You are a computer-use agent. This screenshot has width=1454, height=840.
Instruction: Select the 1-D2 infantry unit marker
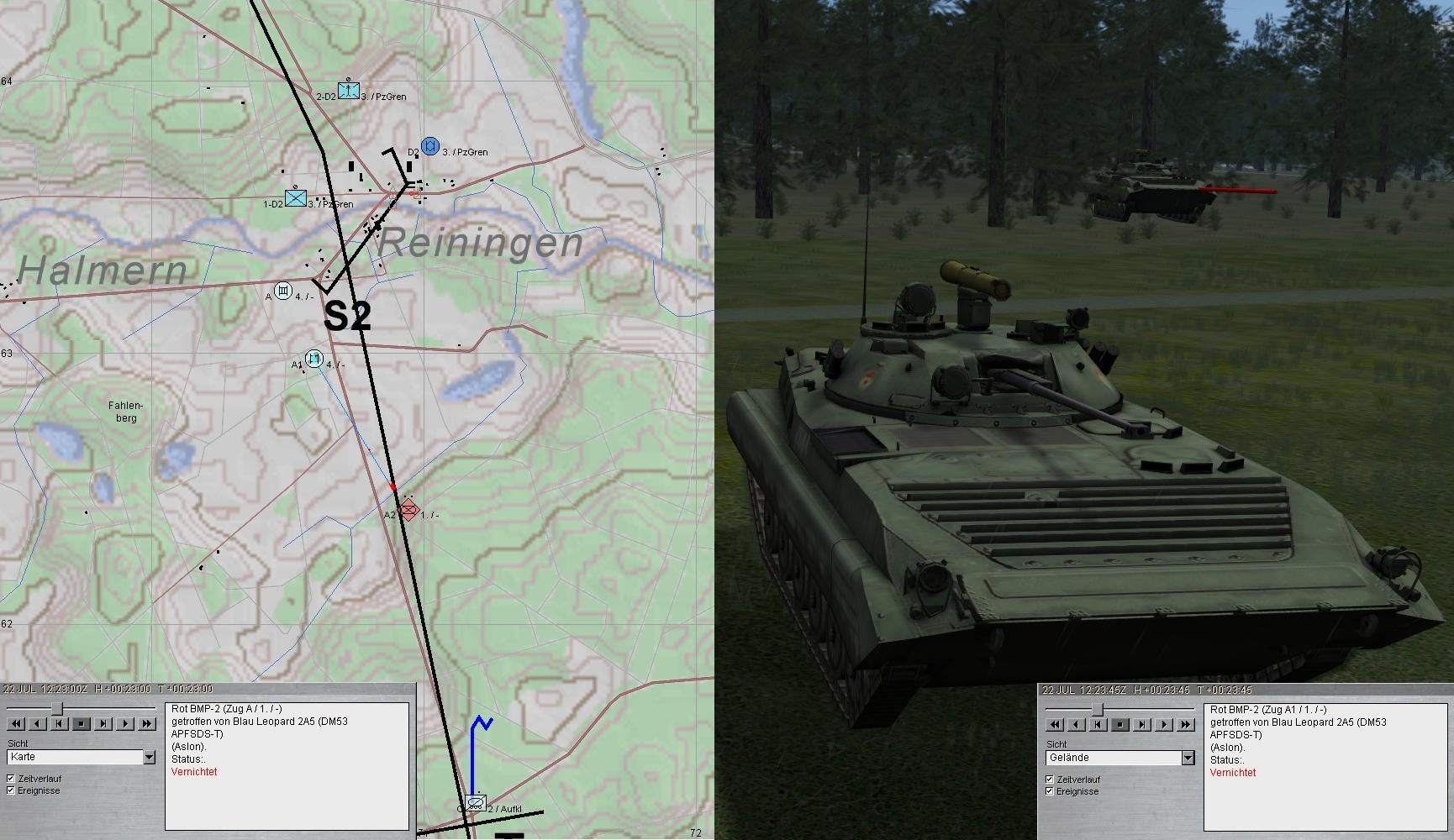tap(296, 197)
